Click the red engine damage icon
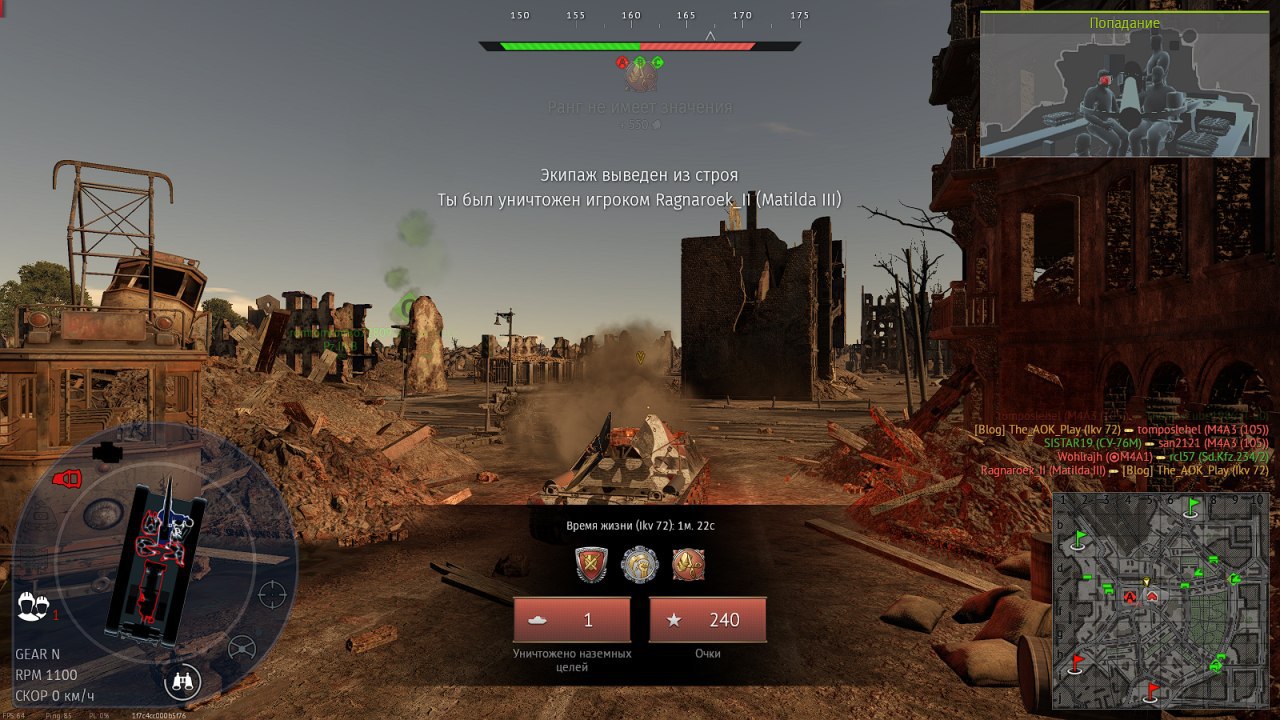Screen dimensions: 1280x720 [66, 479]
